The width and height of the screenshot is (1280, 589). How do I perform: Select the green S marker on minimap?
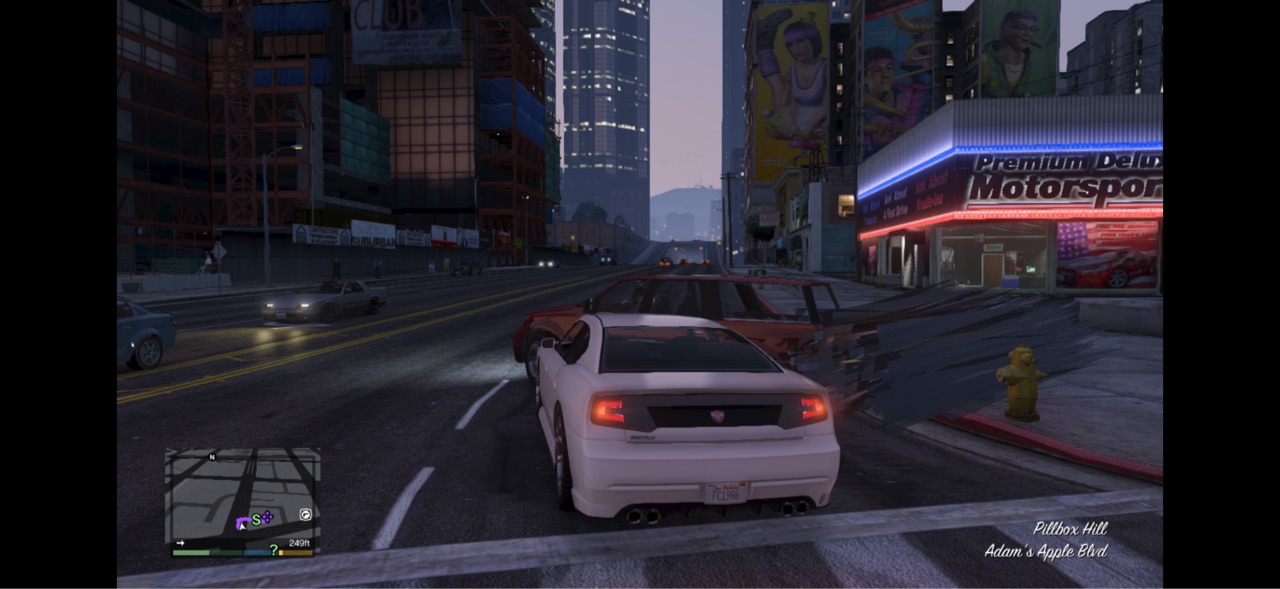pyautogui.click(x=256, y=519)
